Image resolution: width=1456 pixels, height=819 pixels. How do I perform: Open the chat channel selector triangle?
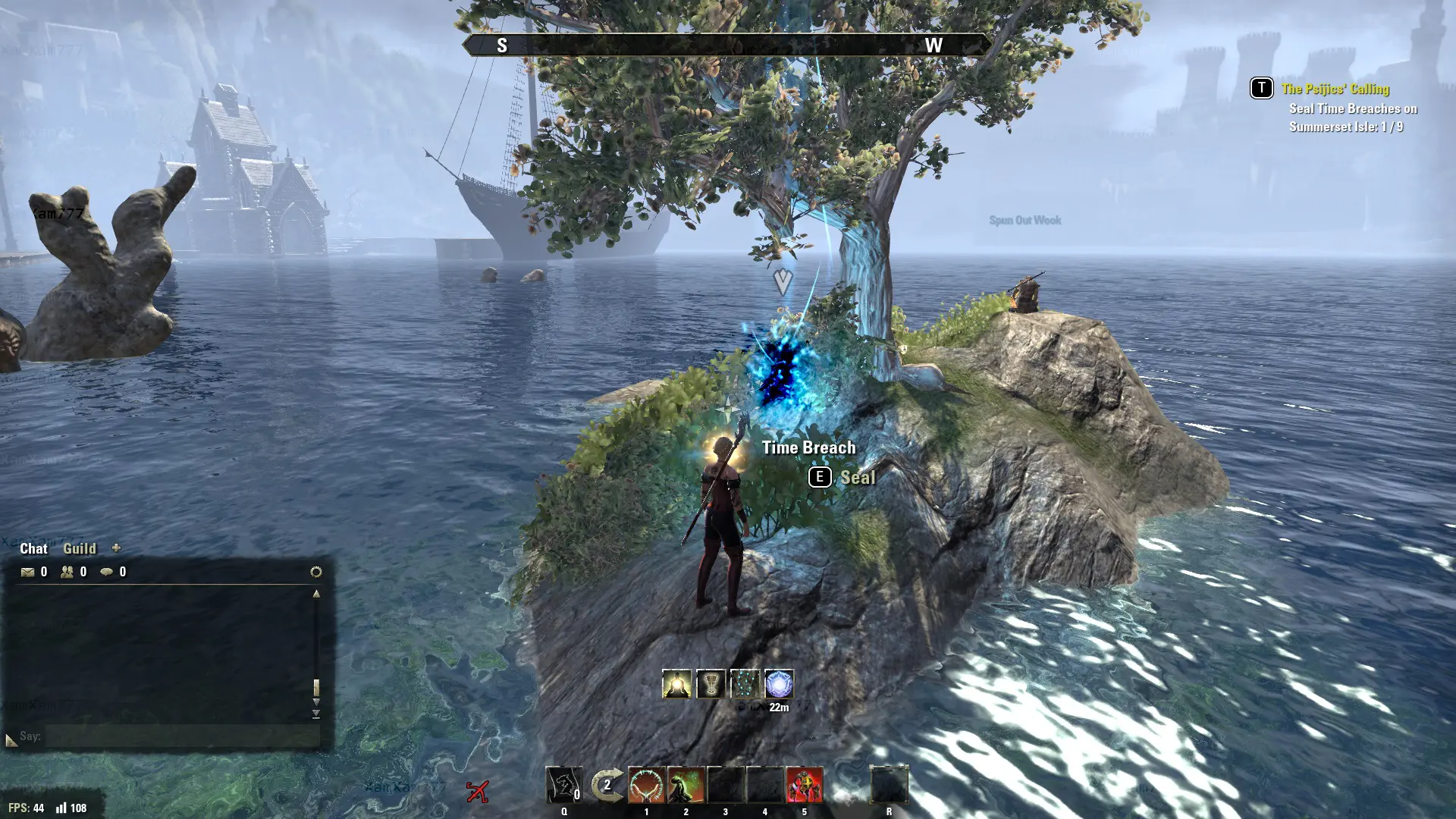pyautogui.click(x=11, y=739)
